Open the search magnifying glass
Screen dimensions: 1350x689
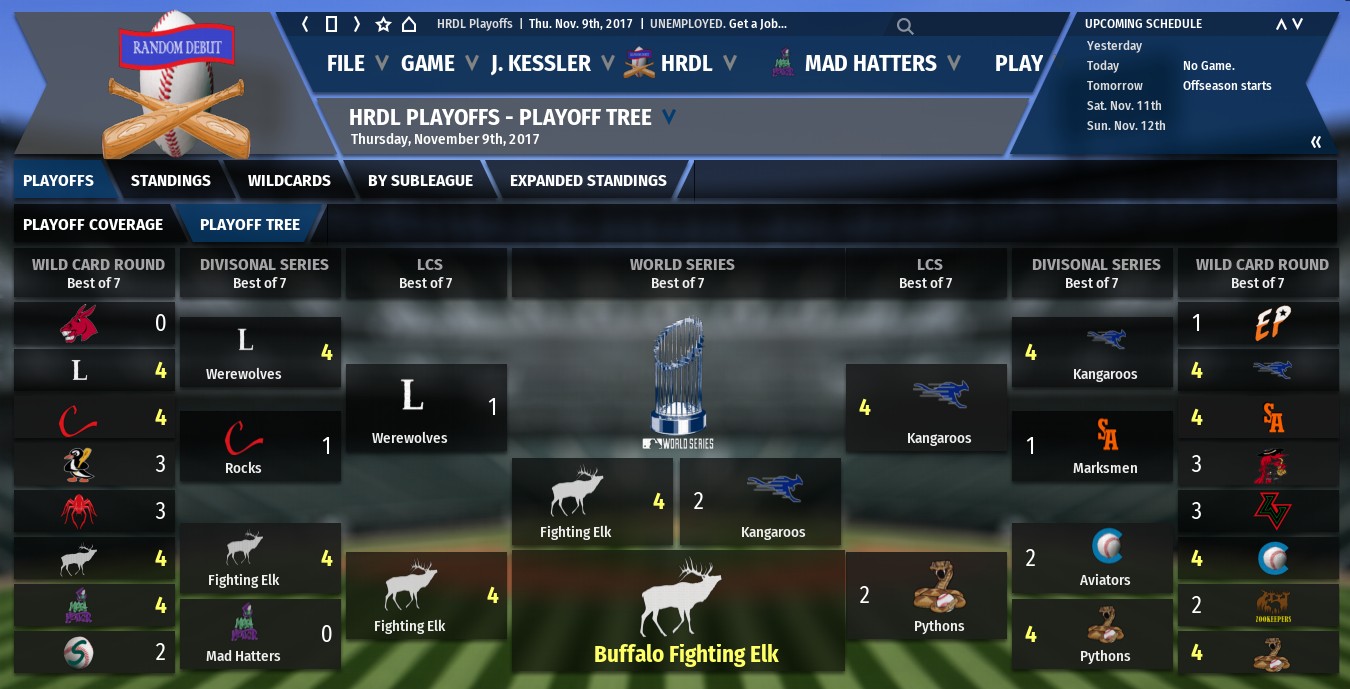(904, 26)
